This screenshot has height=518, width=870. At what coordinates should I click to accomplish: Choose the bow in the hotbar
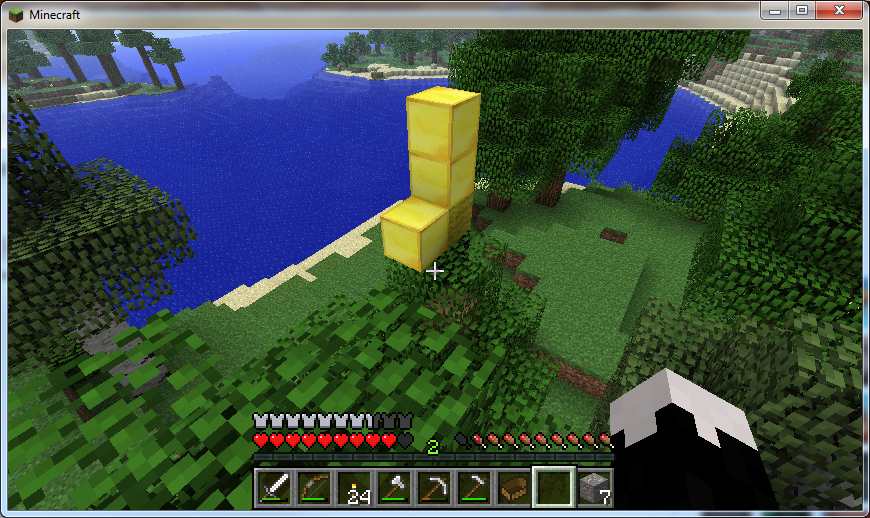(x=313, y=486)
